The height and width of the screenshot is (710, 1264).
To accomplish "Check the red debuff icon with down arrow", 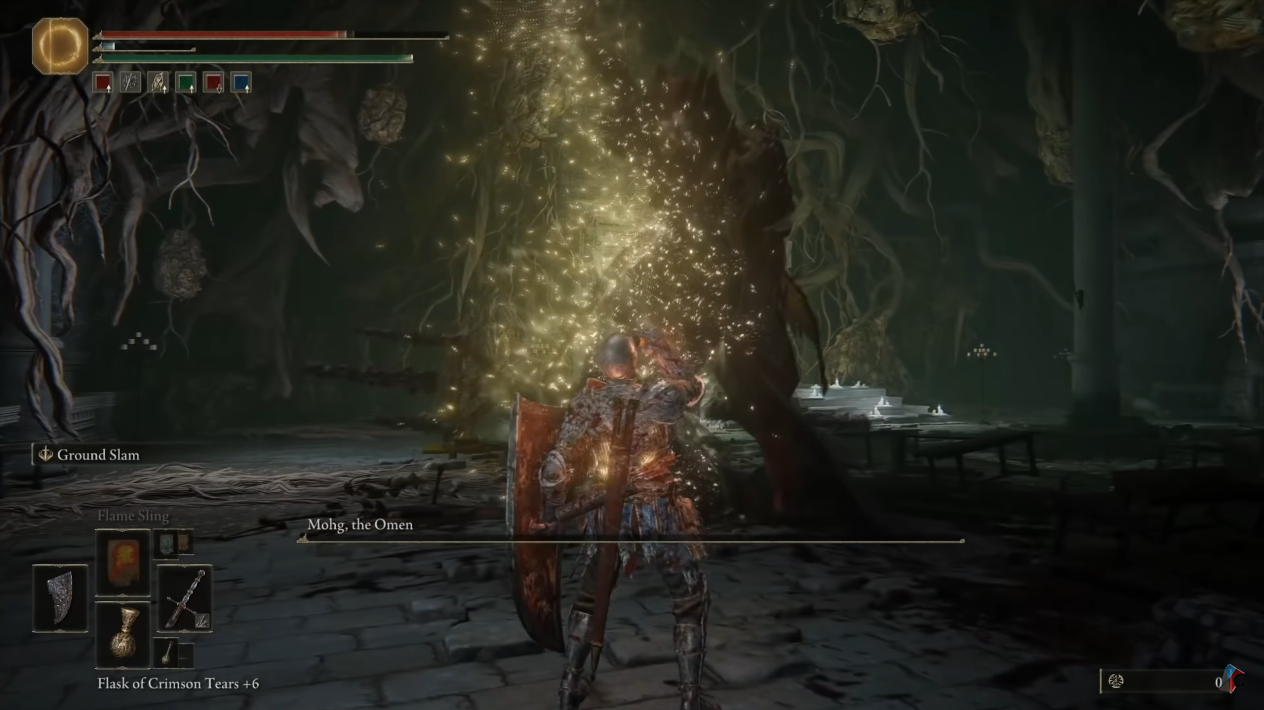I will tap(214, 83).
